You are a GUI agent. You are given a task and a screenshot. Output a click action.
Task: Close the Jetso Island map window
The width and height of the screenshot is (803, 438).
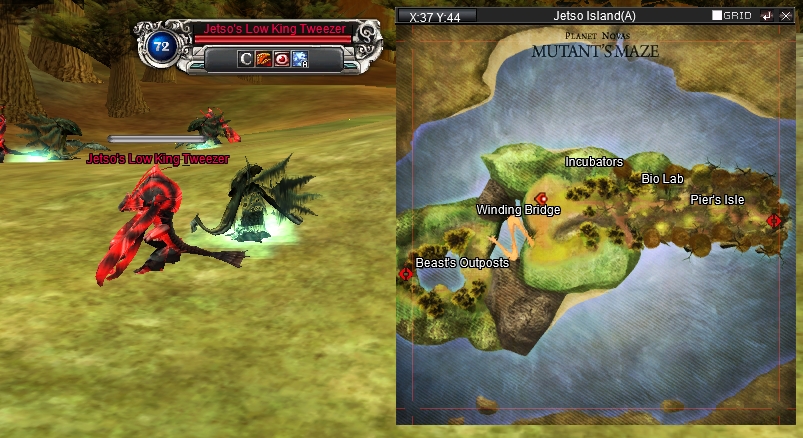point(786,16)
